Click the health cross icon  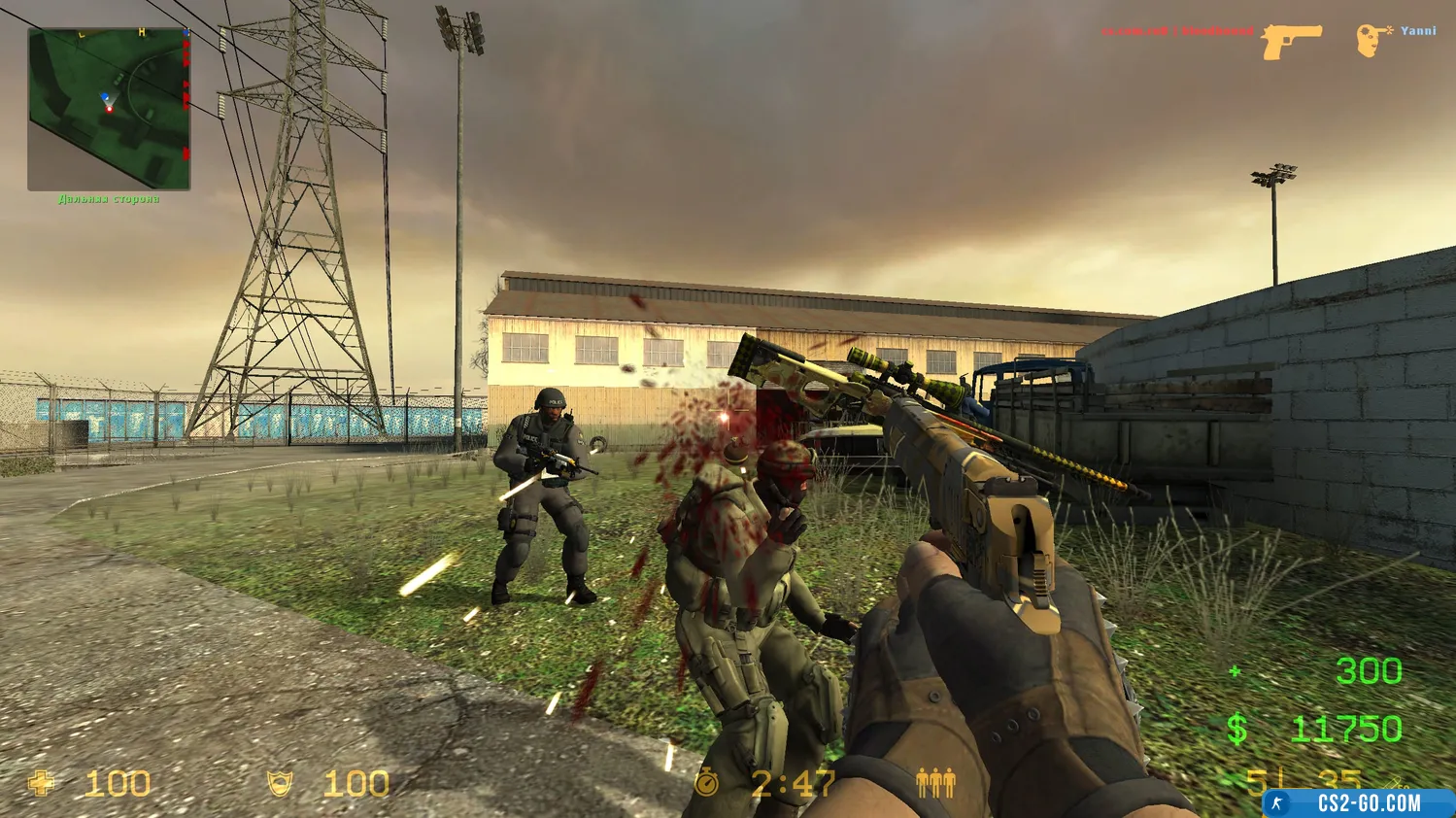point(42,783)
